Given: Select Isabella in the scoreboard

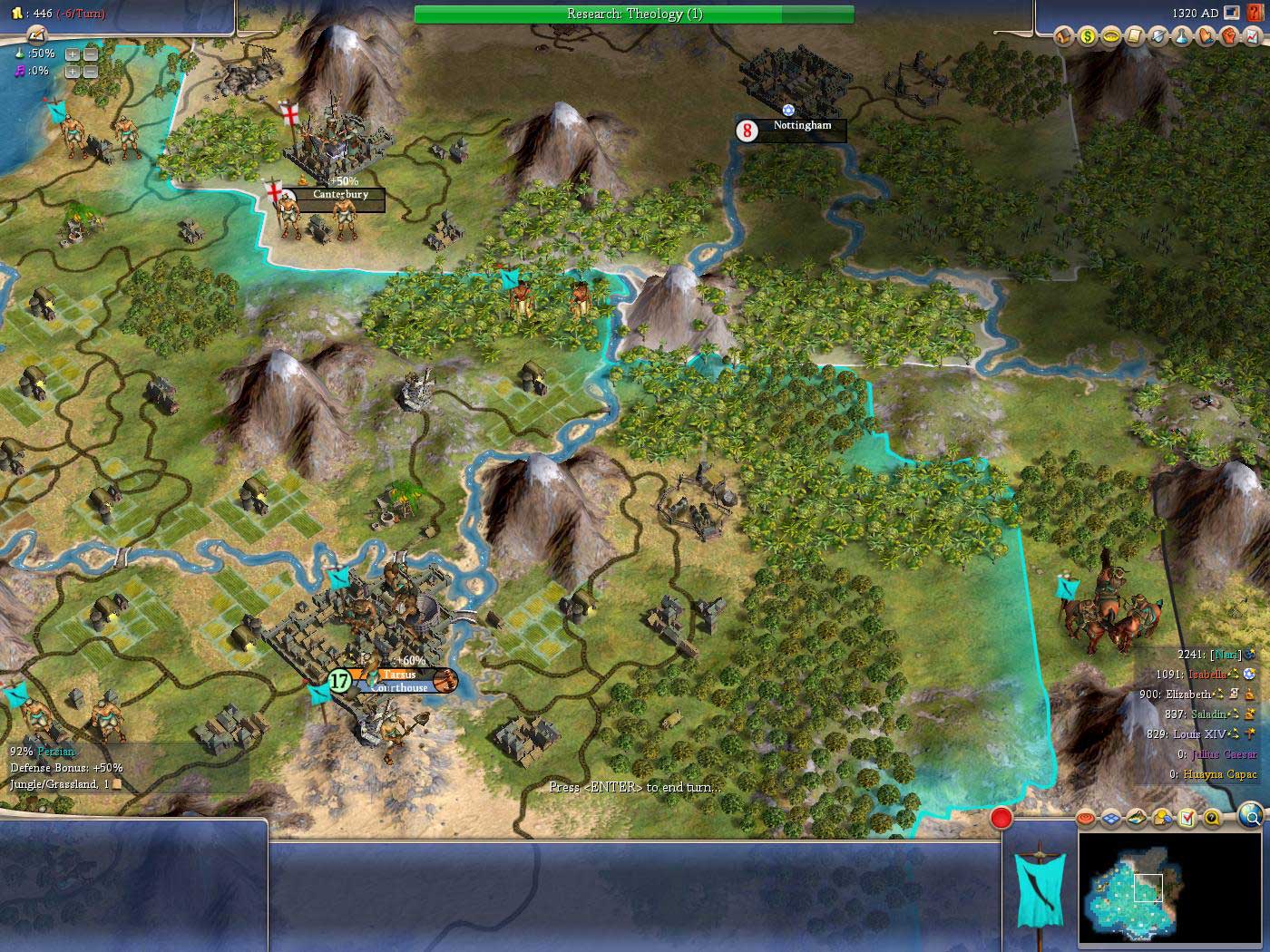Looking at the screenshot, I should coord(1206,675).
